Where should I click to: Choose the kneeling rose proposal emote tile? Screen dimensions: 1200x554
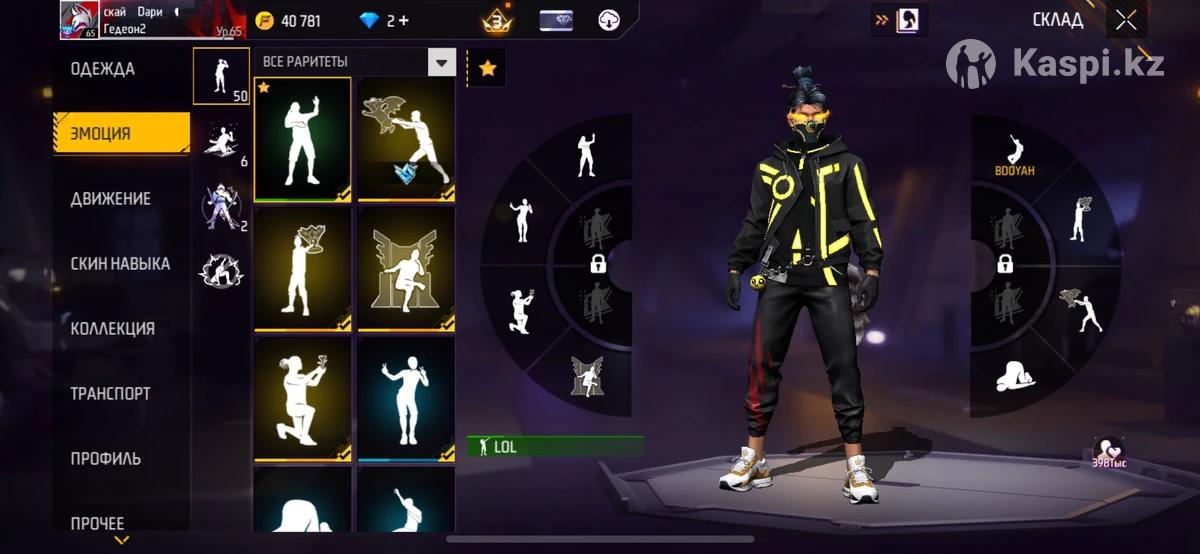pos(302,398)
